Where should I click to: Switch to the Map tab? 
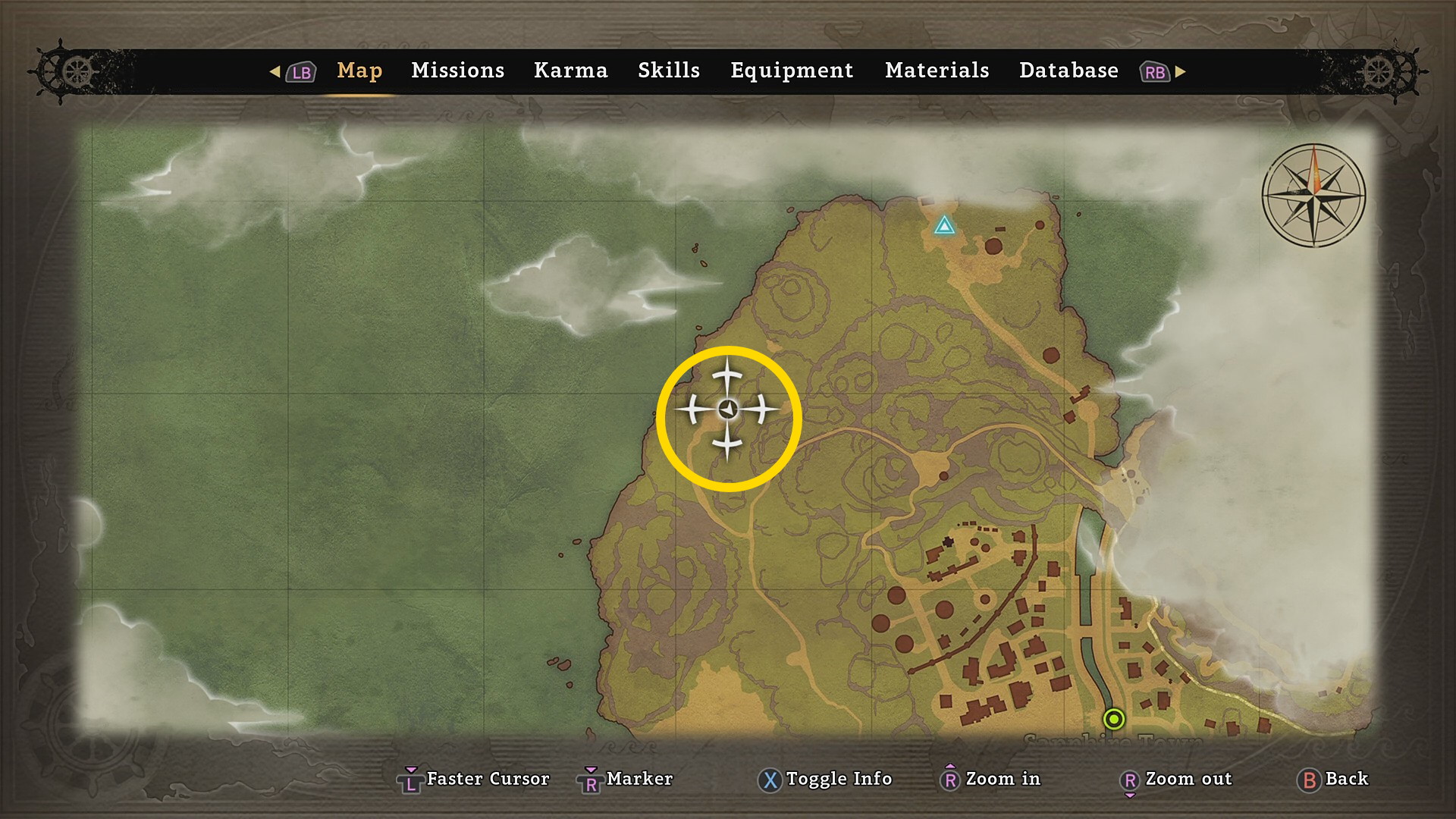click(359, 71)
